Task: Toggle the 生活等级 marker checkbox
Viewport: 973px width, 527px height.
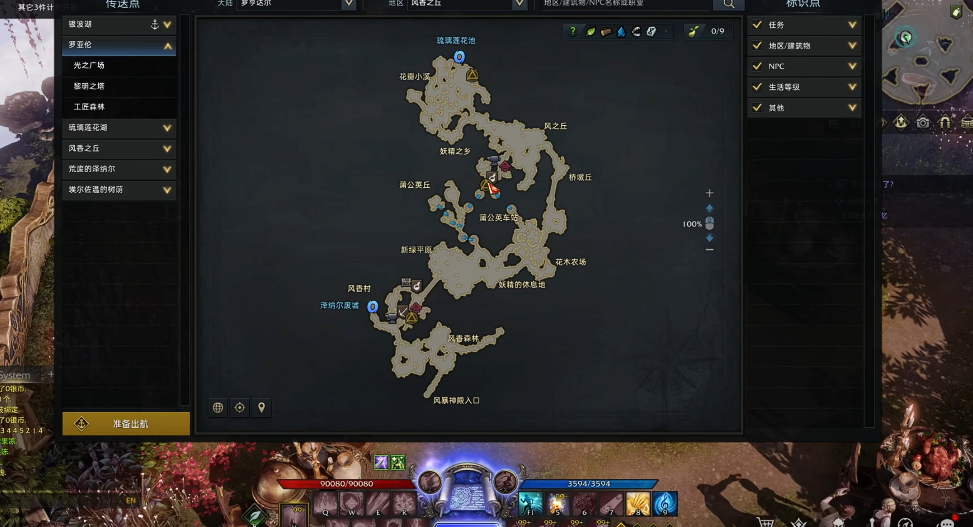Action: coord(757,87)
